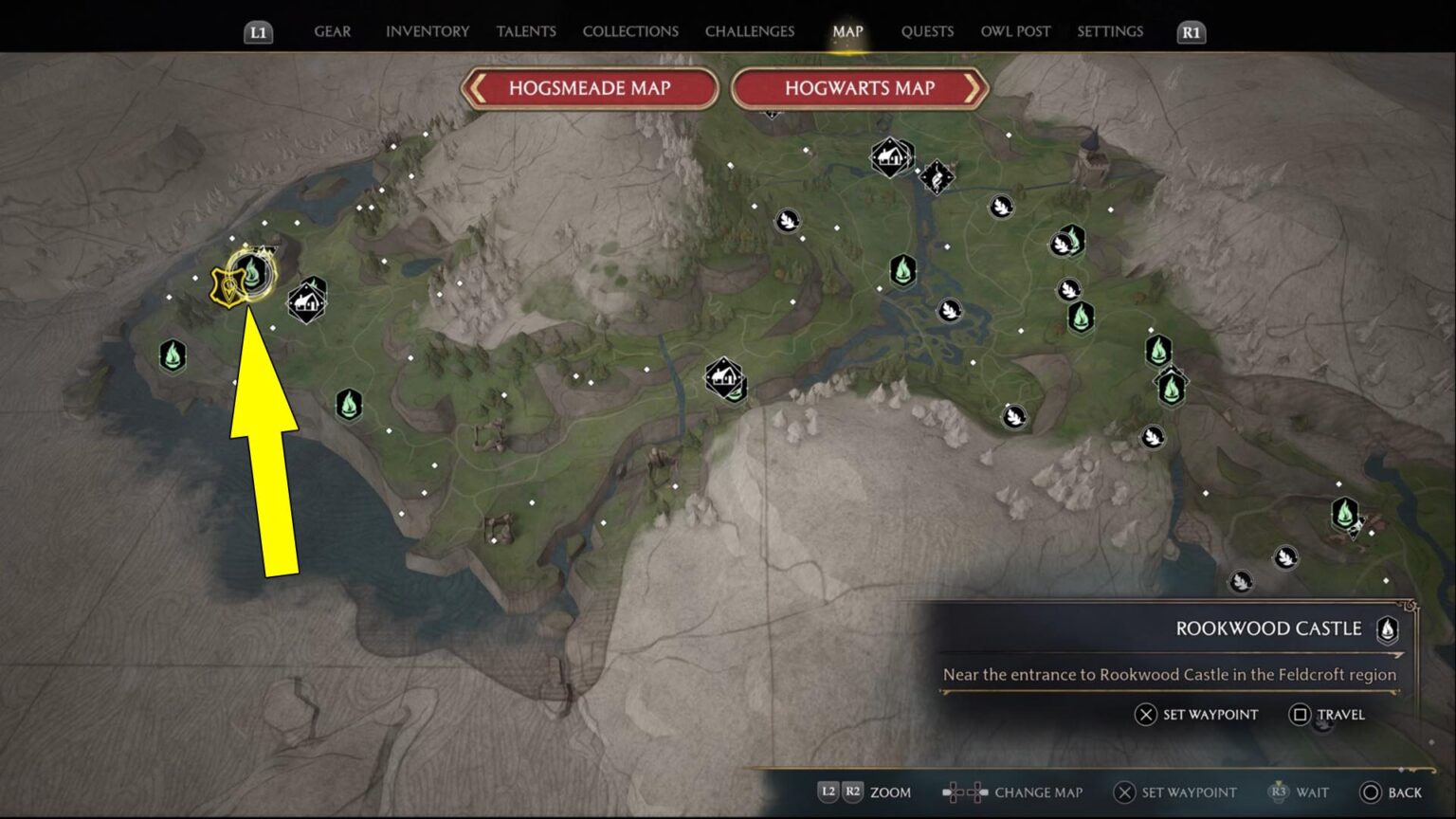The image size is (1456, 819).
Task: Select the Map tab
Action: [x=847, y=31]
